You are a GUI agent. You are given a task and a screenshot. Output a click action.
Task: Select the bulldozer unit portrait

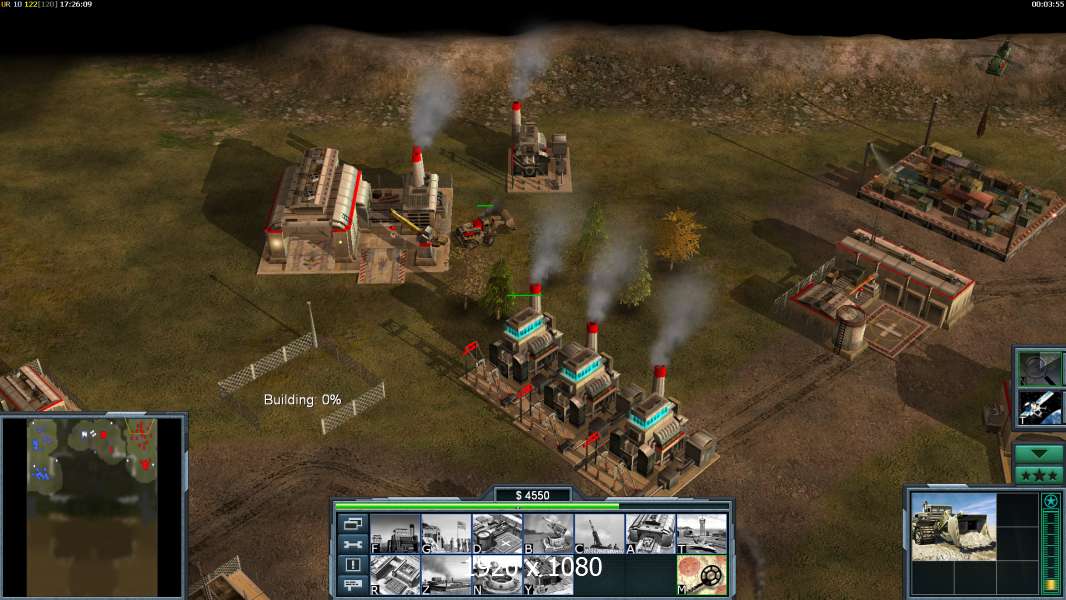[953, 526]
